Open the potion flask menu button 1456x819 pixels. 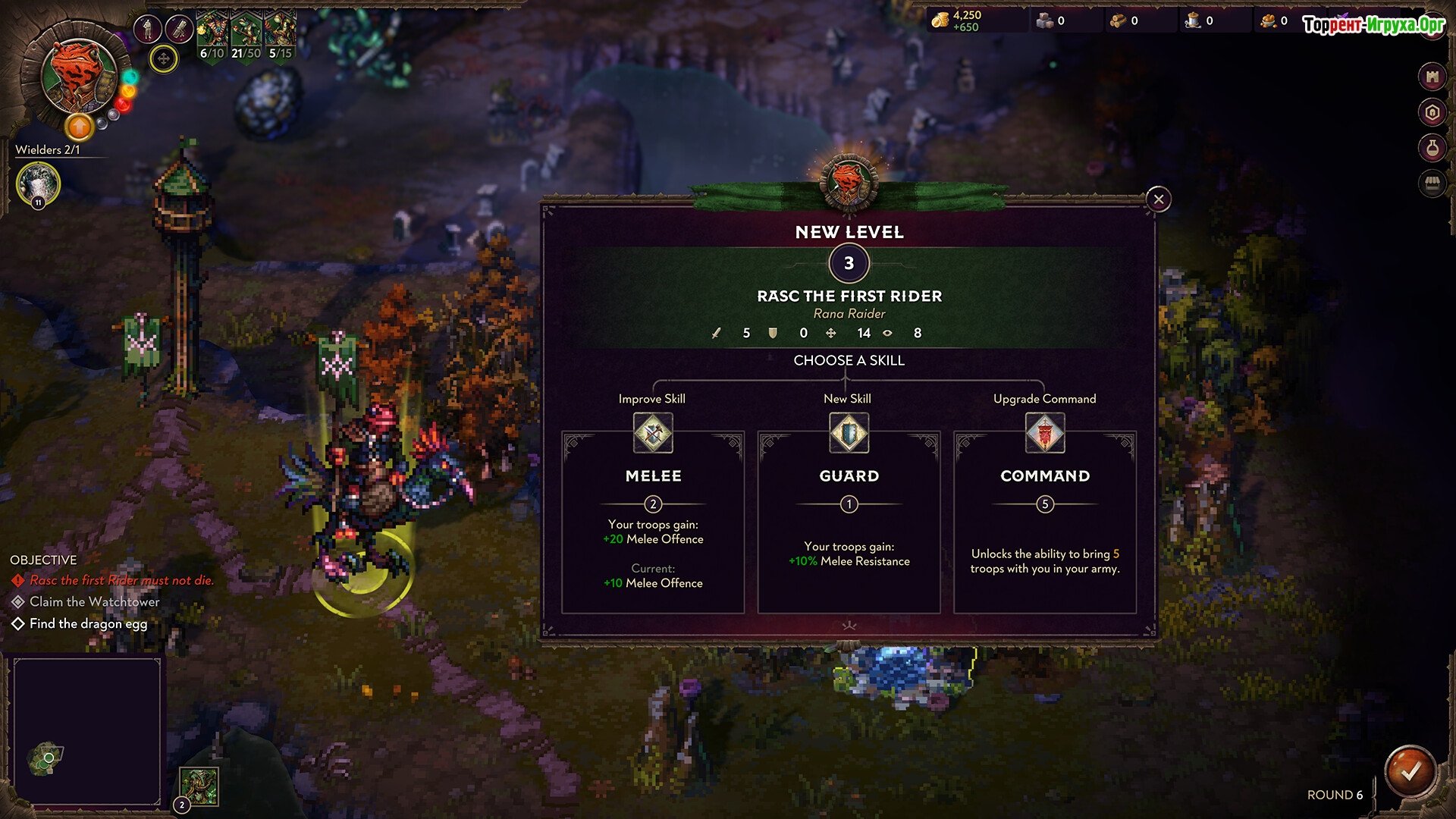[x=1432, y=148]
